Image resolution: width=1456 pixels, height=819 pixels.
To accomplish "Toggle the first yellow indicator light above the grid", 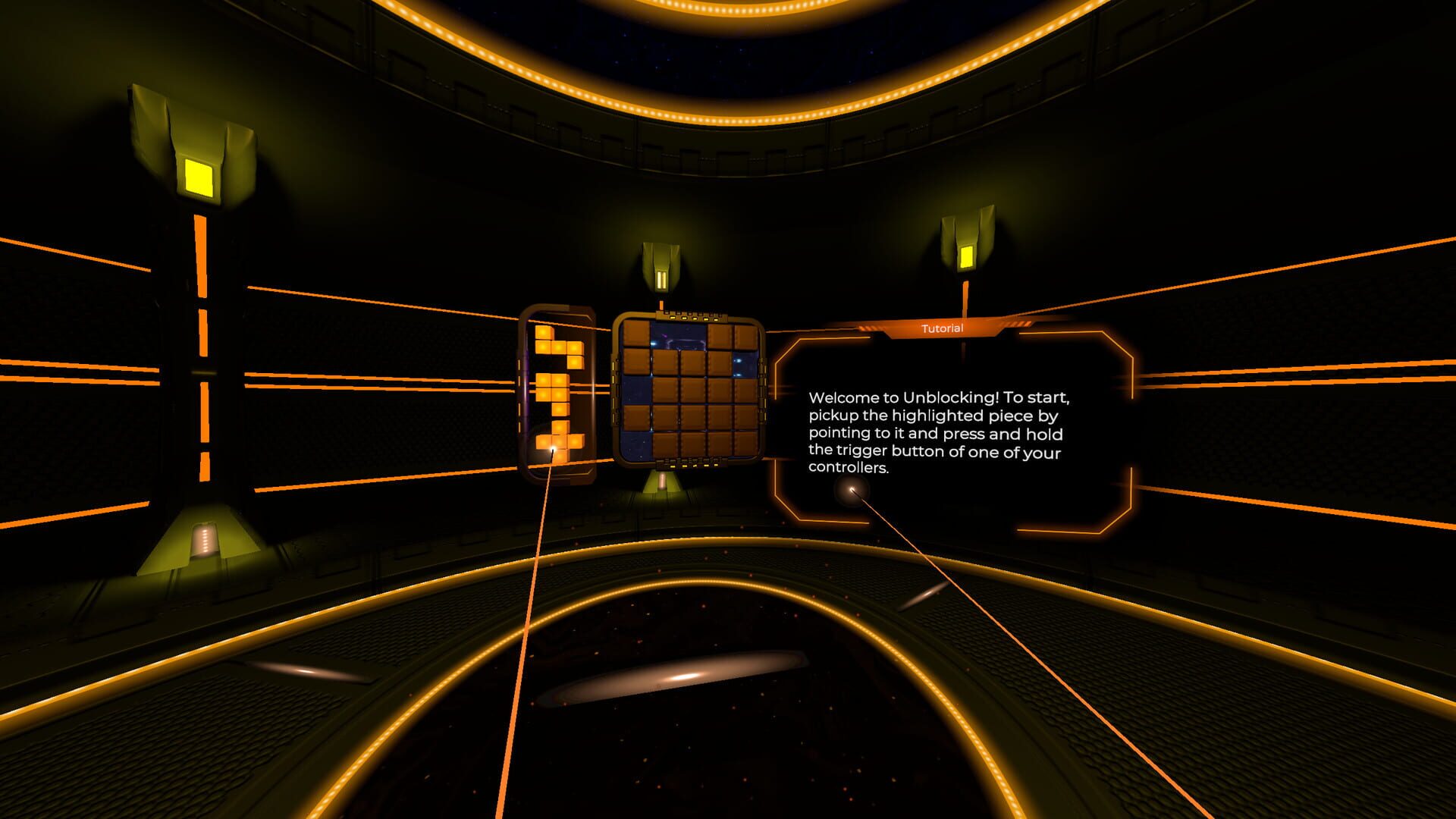I will [672, 318].
